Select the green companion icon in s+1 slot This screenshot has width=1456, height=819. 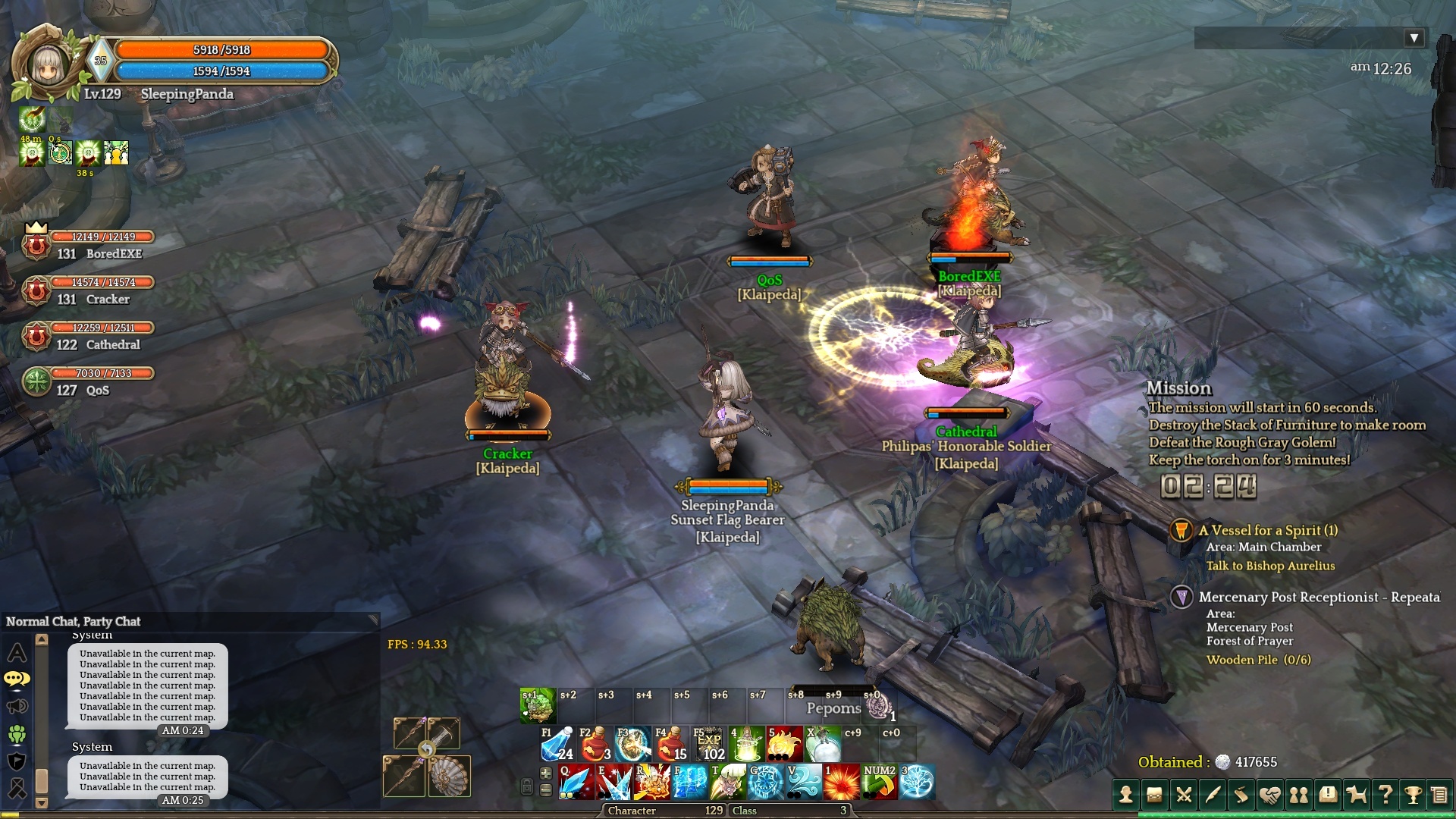pyautogui.click(x=538, y=706)
